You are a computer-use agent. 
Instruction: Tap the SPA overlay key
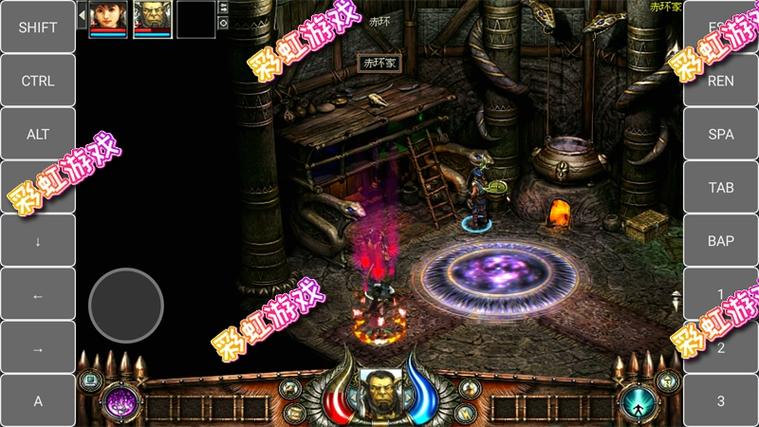721,134
